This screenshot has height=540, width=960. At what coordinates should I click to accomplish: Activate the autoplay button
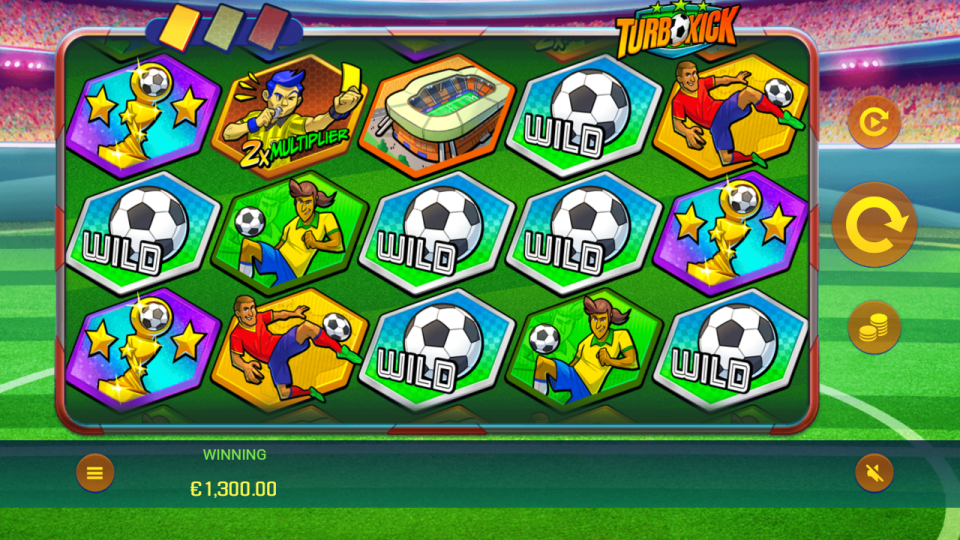pos(874,122)
